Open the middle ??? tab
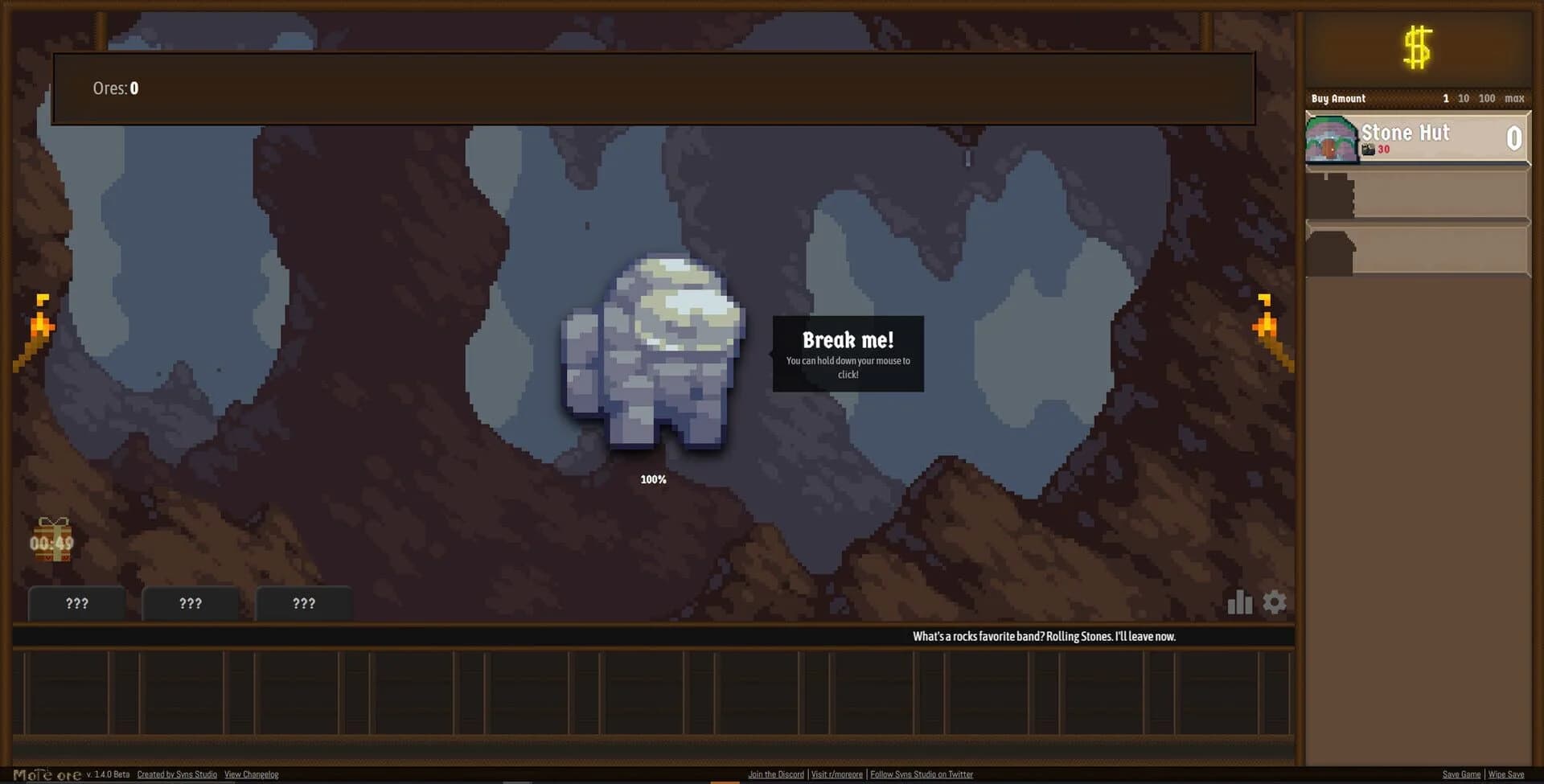The width and height of the screenshot is (1544, 784). tap(190, 602)
